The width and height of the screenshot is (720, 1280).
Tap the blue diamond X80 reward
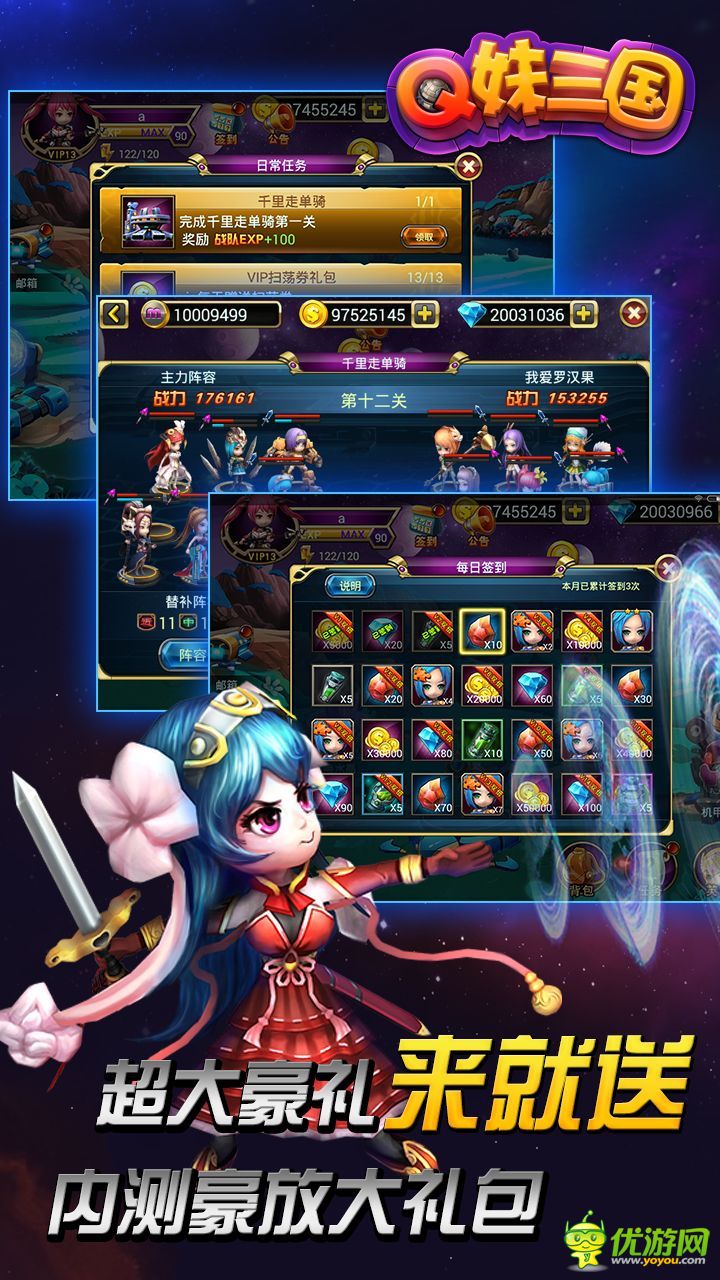(x=432, y=740)
